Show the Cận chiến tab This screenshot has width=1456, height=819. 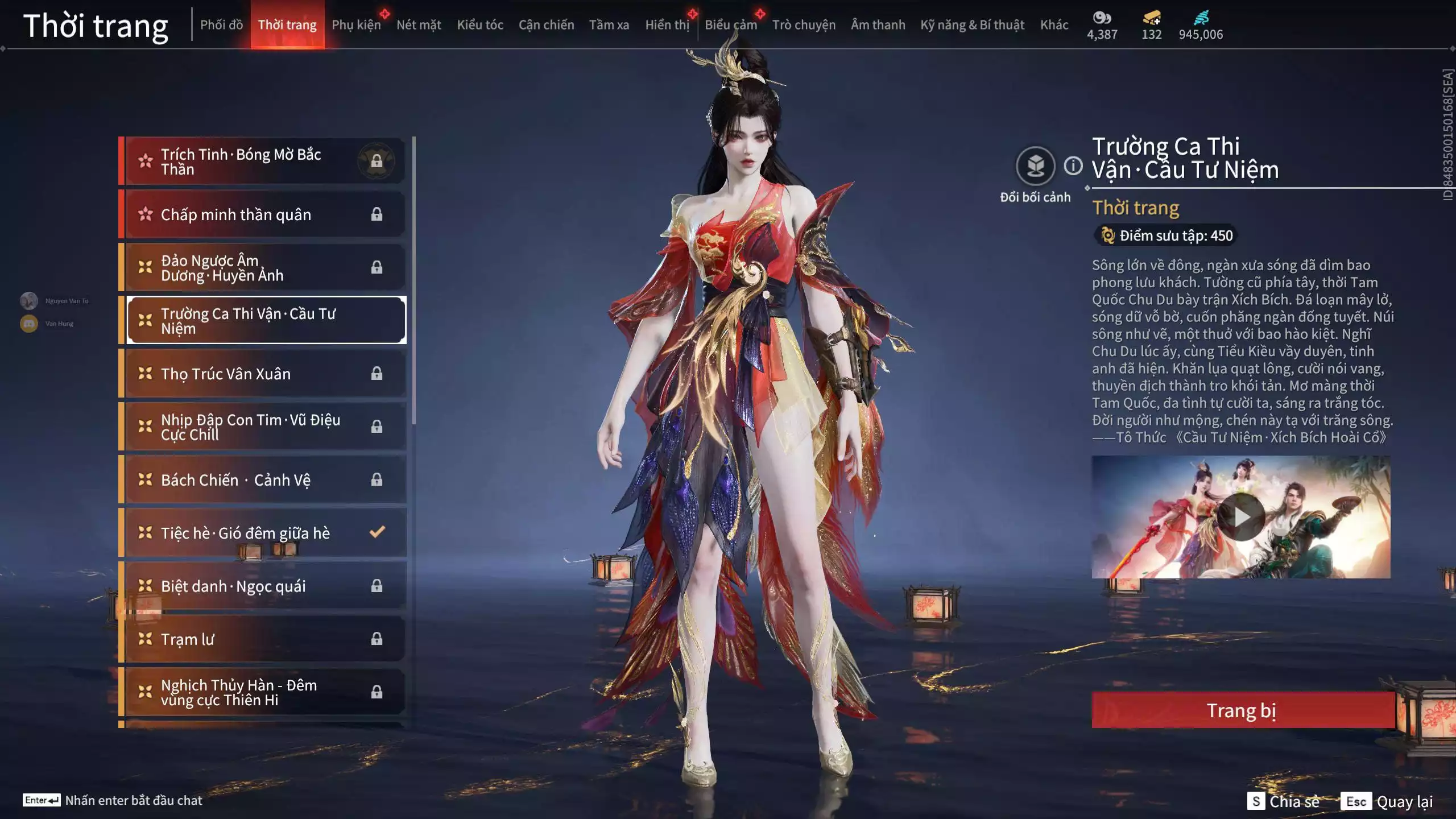[x=546, y=25]
